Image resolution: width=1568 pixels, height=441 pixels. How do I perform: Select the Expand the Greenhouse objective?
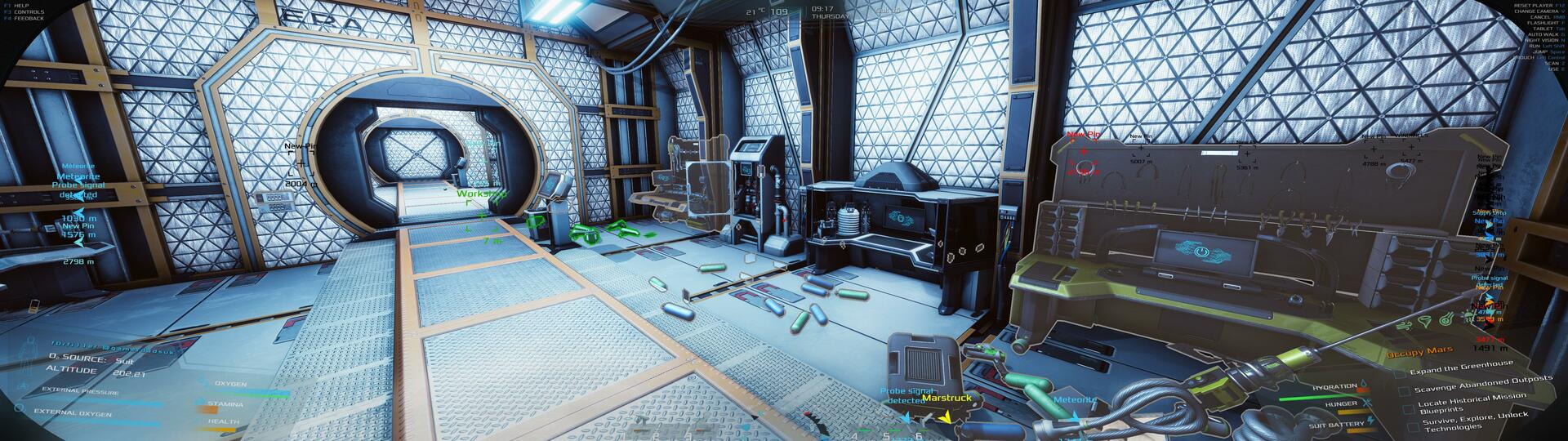pyautogui.click(x=1461, y=367)
